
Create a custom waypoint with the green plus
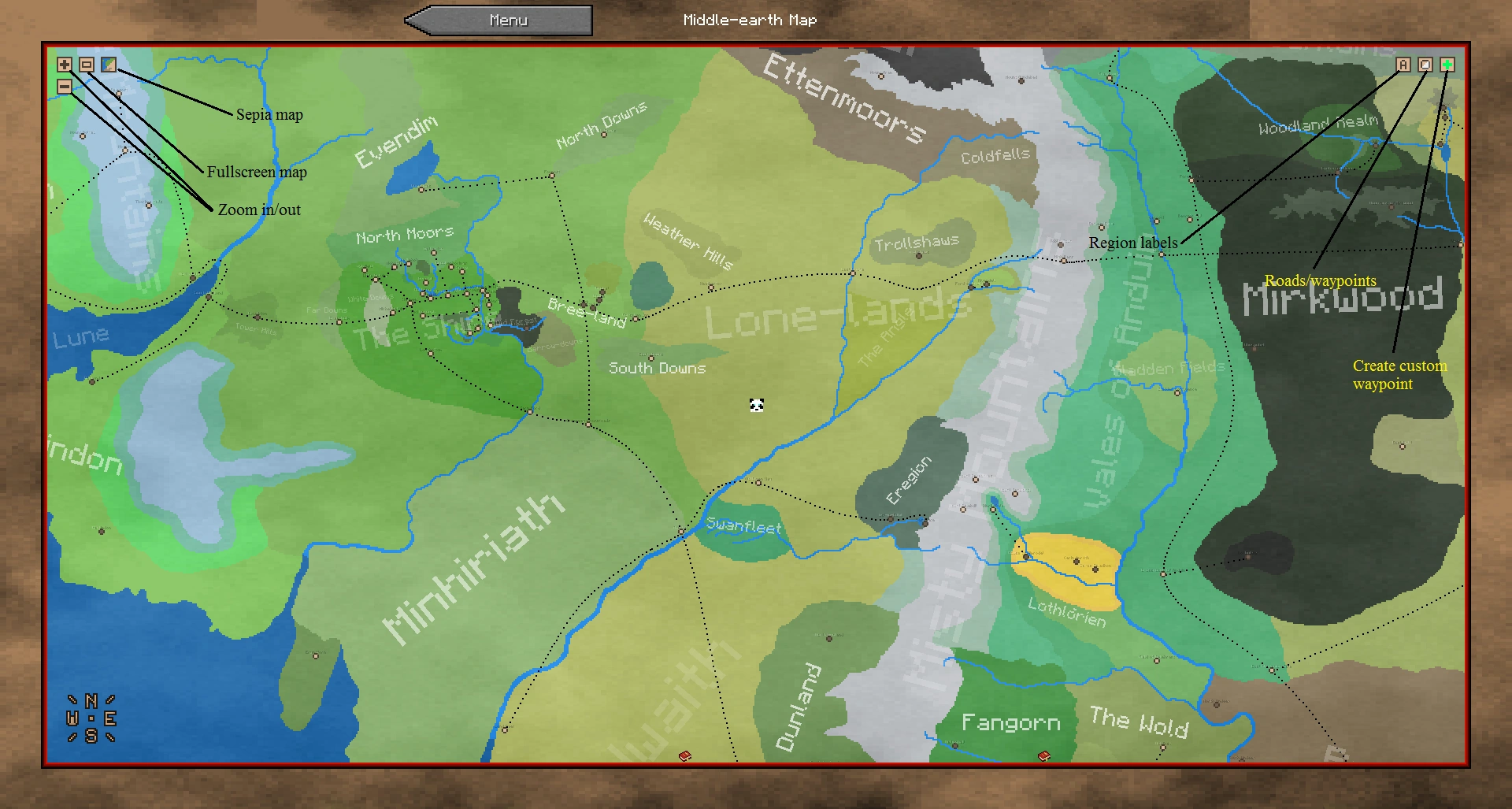(1447, 65)
